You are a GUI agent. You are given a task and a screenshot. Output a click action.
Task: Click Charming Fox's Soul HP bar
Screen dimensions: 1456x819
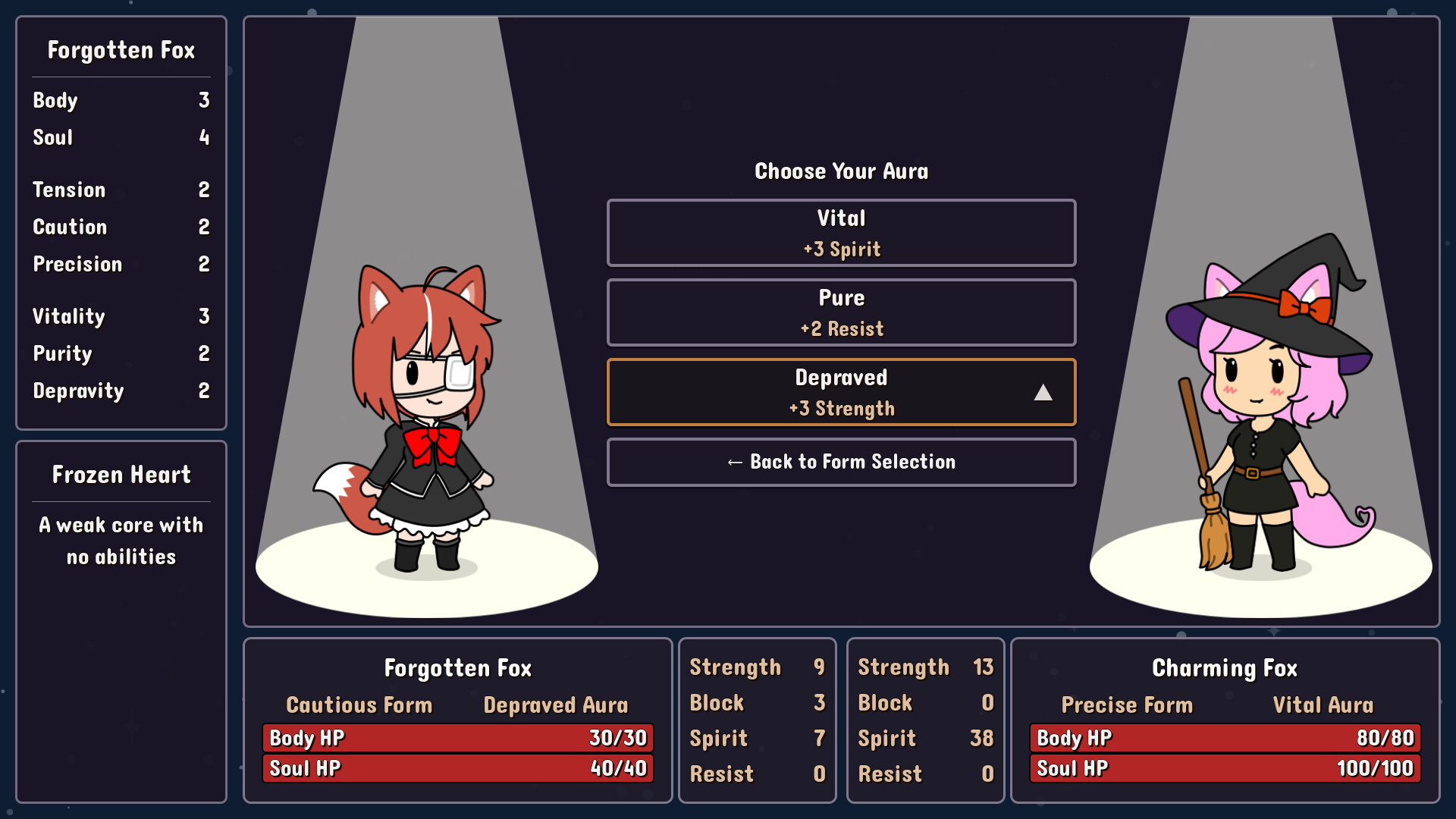[x=1223, y=767]
